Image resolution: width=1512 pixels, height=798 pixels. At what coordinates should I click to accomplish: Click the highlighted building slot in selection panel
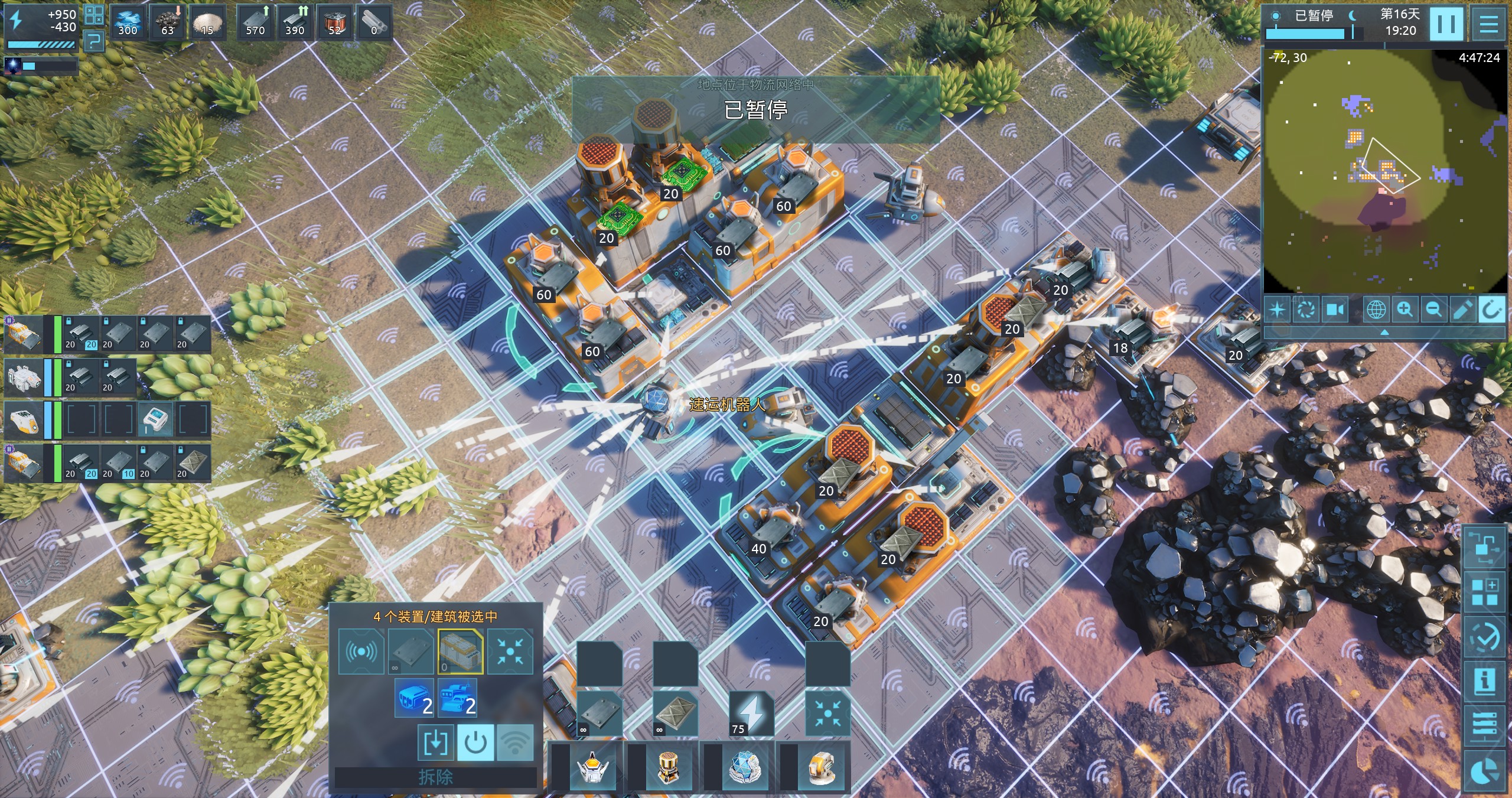point(460,652)
